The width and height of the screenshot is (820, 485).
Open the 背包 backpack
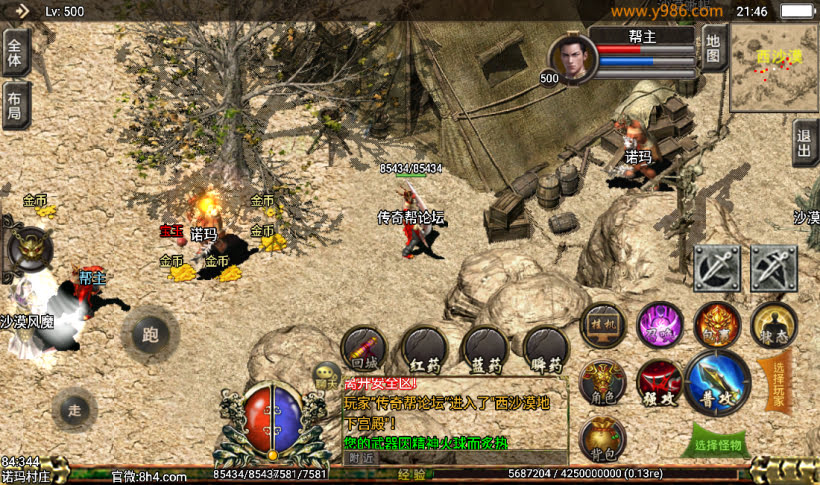coord(603,438)
